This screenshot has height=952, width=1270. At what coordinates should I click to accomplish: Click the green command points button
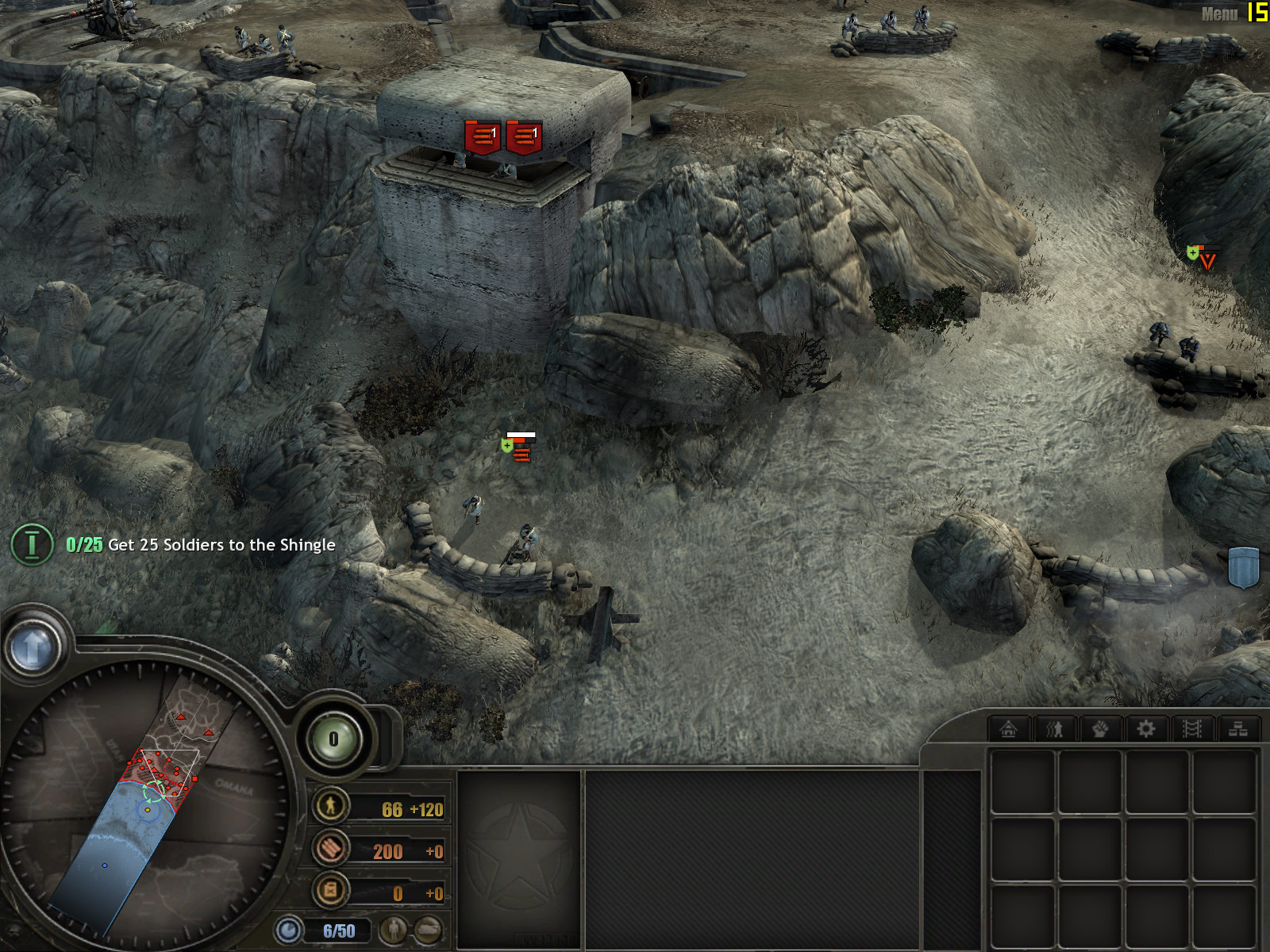(333, 739)
